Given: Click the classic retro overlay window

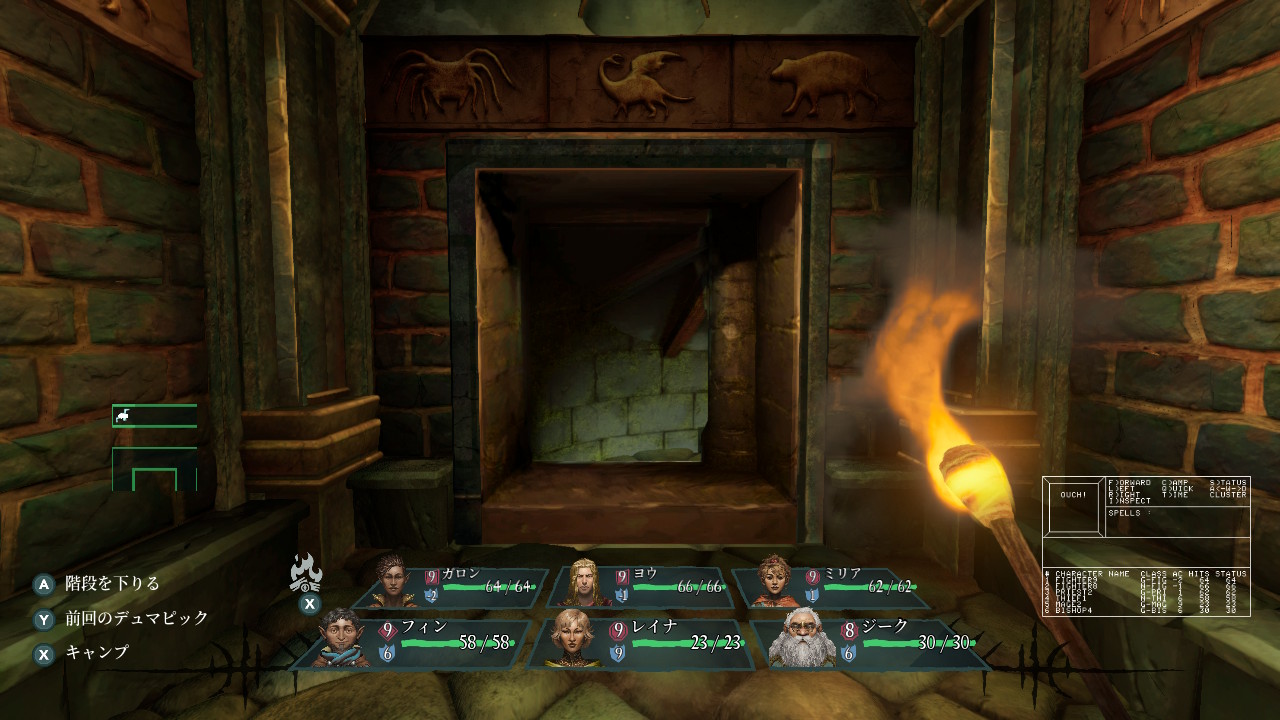Looking at the screenshot, I should (x=1146, y=546).
